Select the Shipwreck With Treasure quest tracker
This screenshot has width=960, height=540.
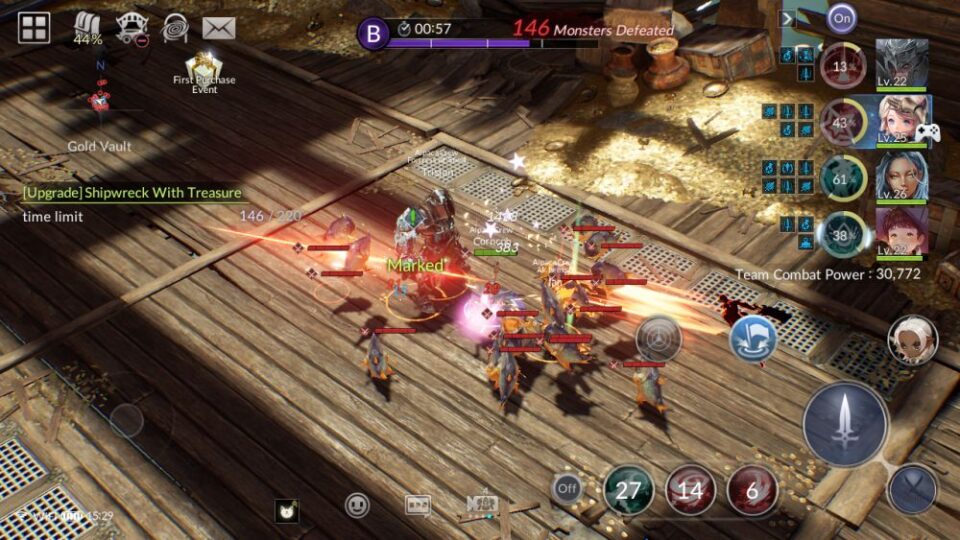132,193
